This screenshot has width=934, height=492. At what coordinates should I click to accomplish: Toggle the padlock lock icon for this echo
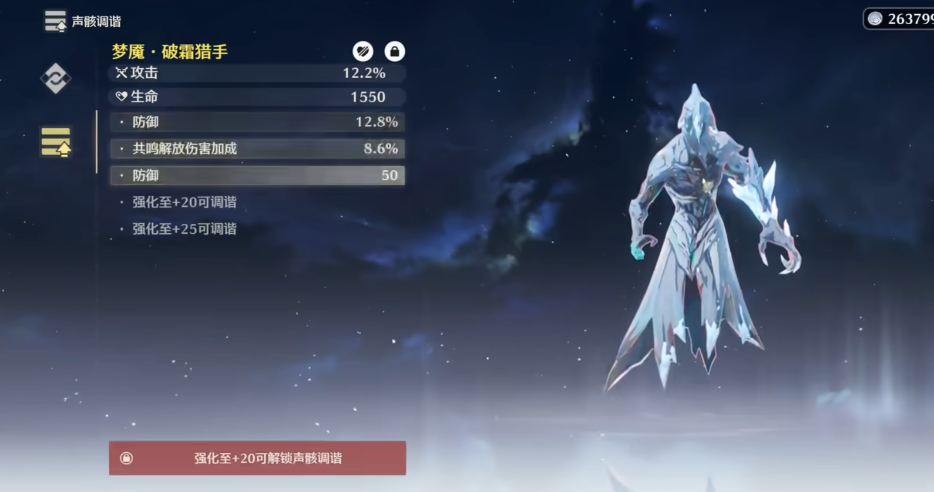click(395, 51)
